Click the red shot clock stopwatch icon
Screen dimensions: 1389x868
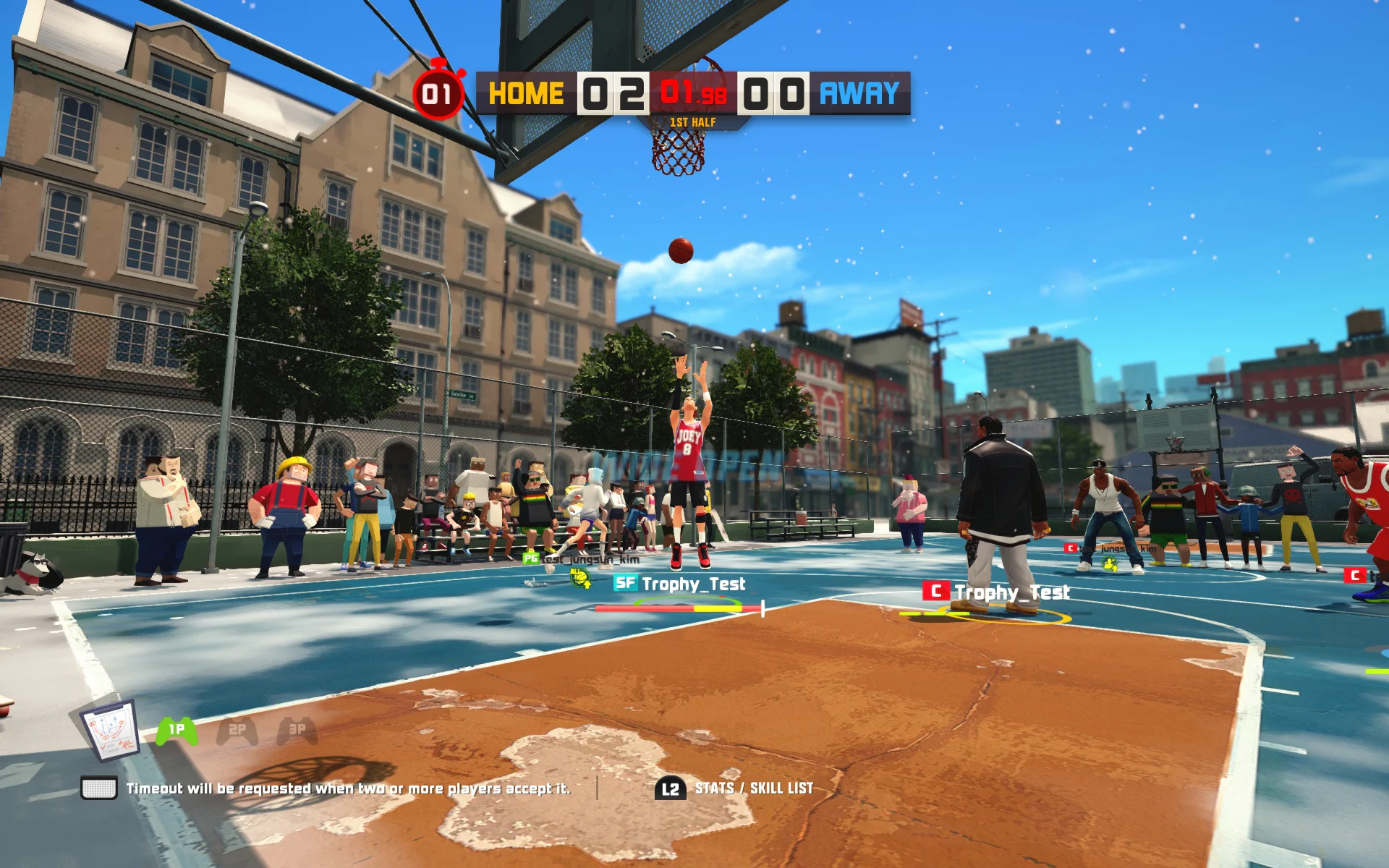pos(438,93)
